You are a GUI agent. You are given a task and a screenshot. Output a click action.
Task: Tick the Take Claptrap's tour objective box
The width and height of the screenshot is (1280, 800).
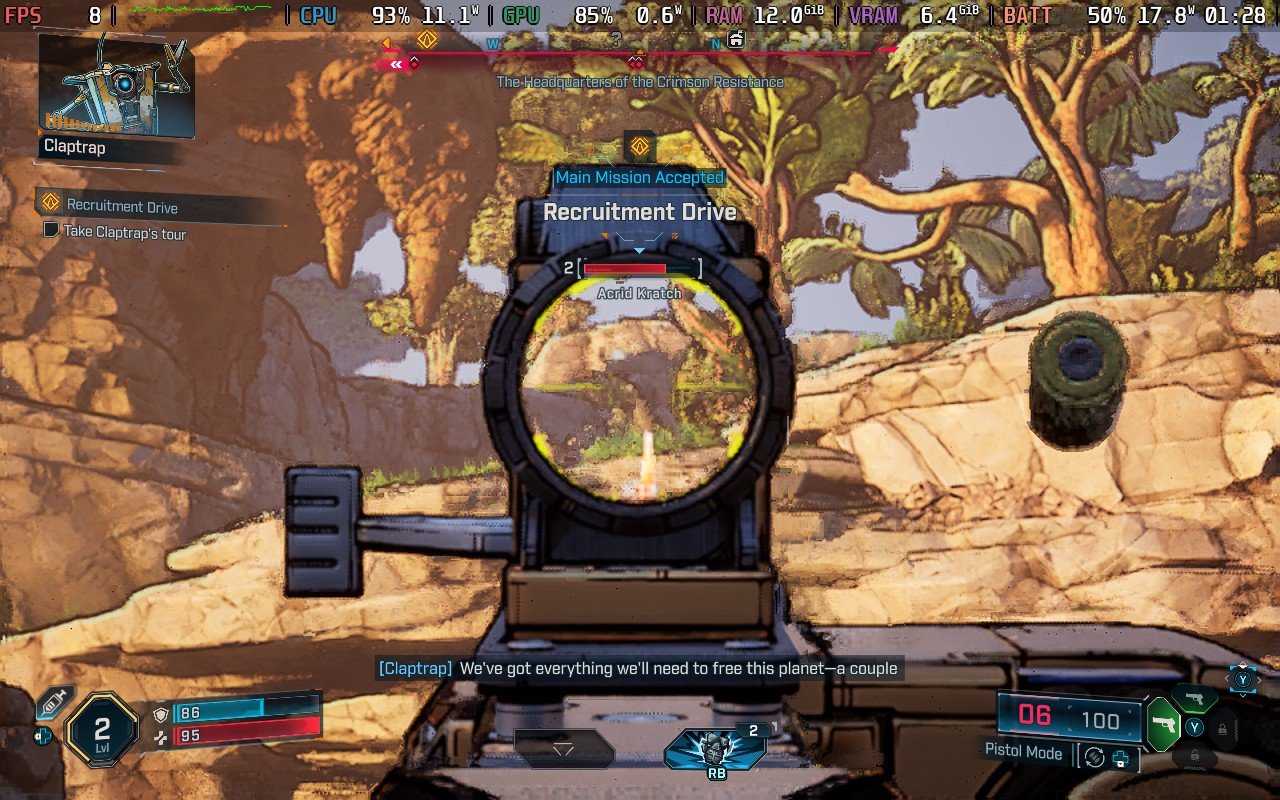pyautogui.click(x=52, y=230)
